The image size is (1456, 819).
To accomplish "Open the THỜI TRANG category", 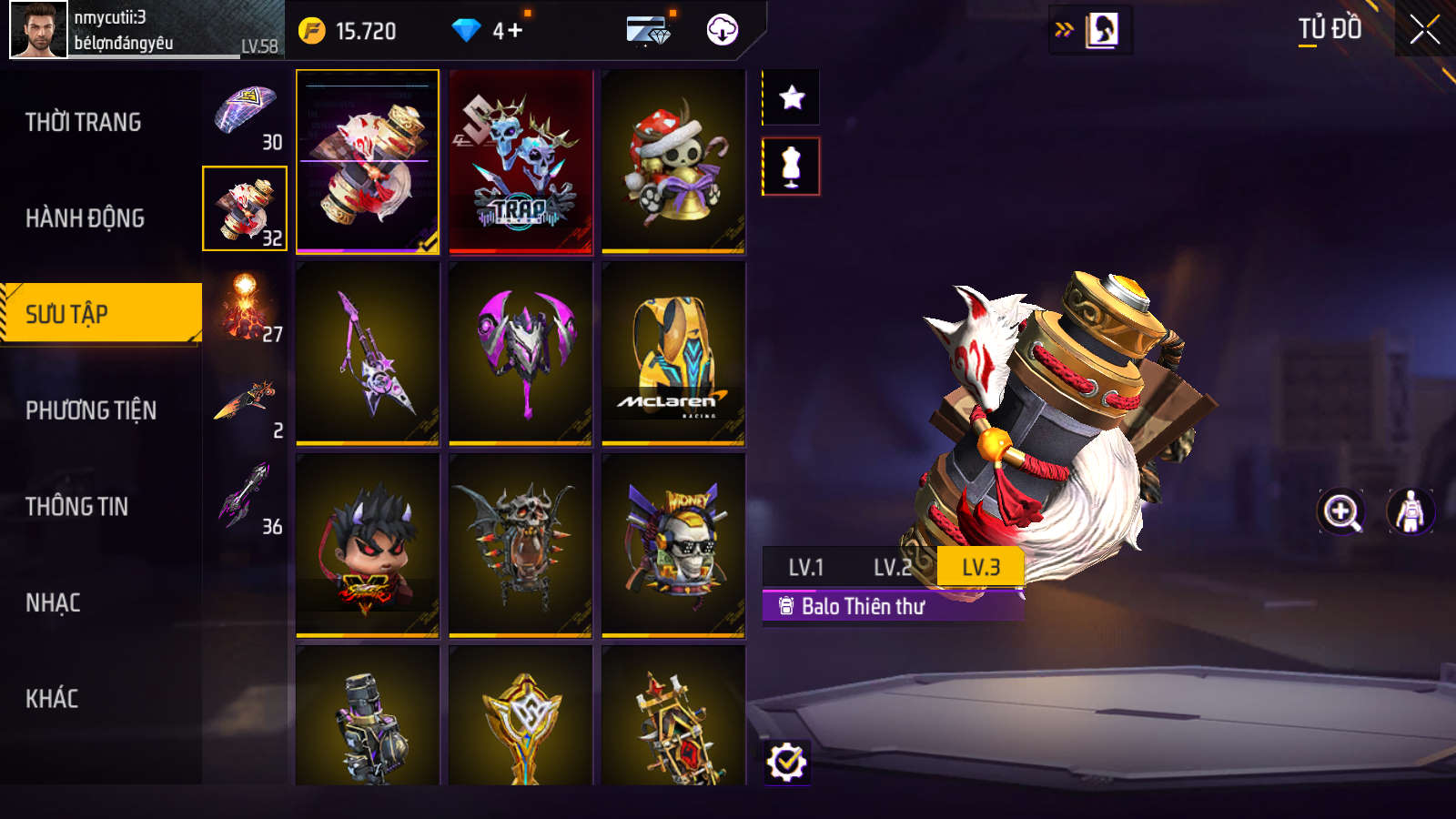I will pos(83,122).
